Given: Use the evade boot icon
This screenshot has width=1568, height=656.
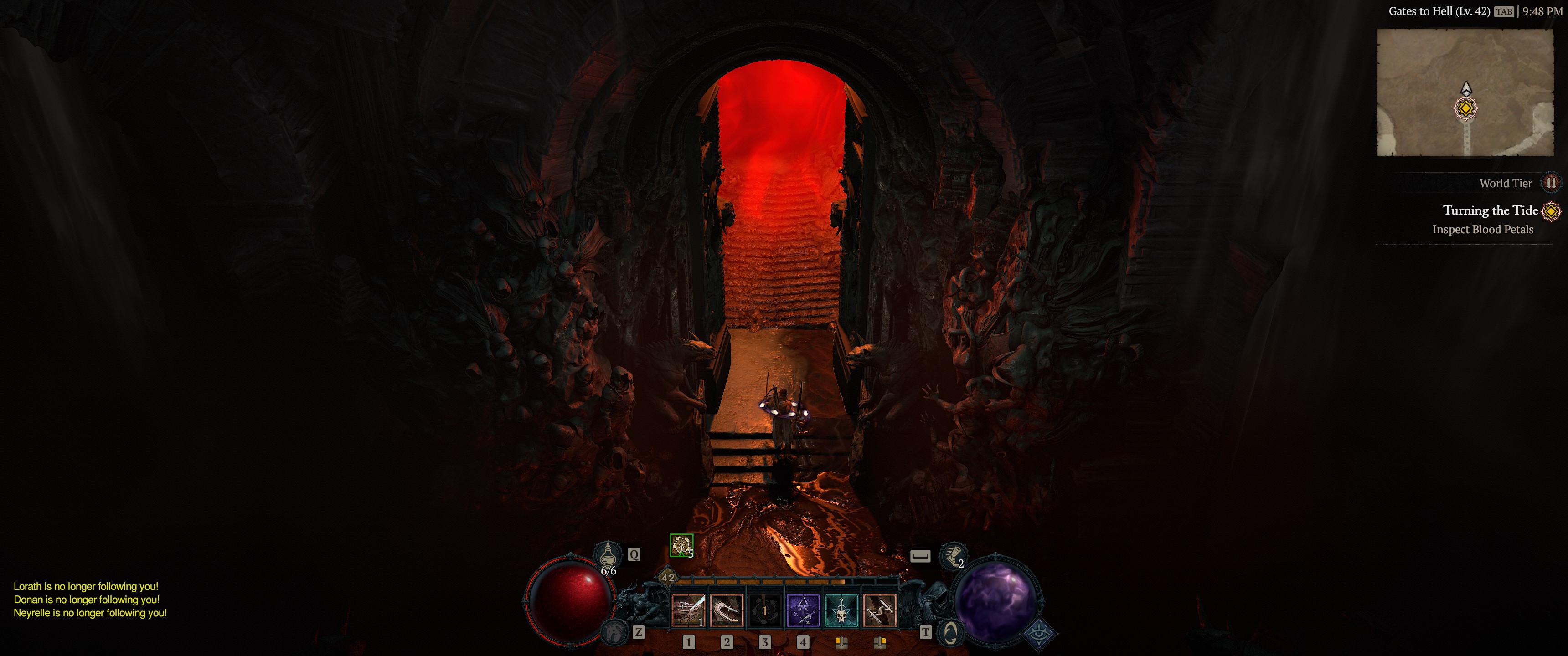Looking at the screenshot, I should 951,555.
